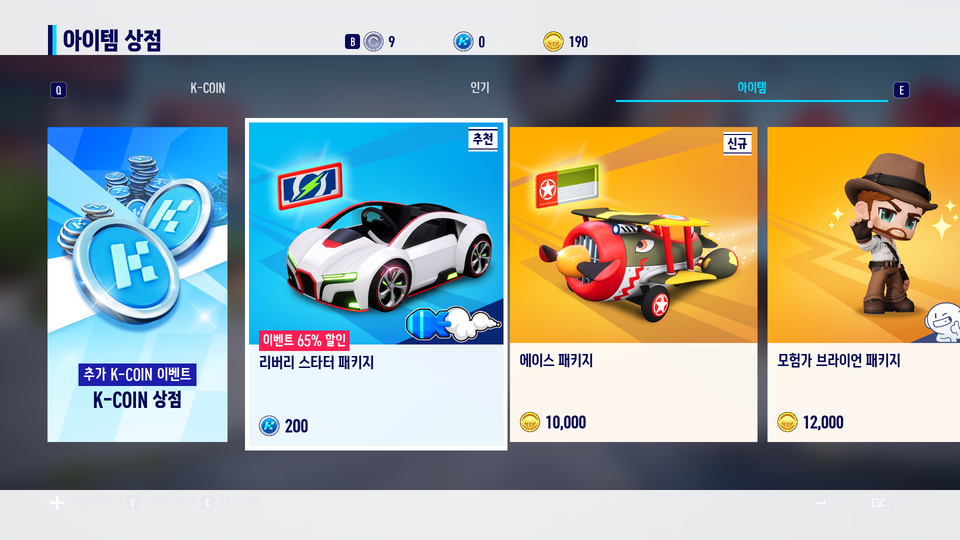Select the 리버리 스타터 패키지 card
This screenshot has height=540, width=960.
(x=376, y=284)
